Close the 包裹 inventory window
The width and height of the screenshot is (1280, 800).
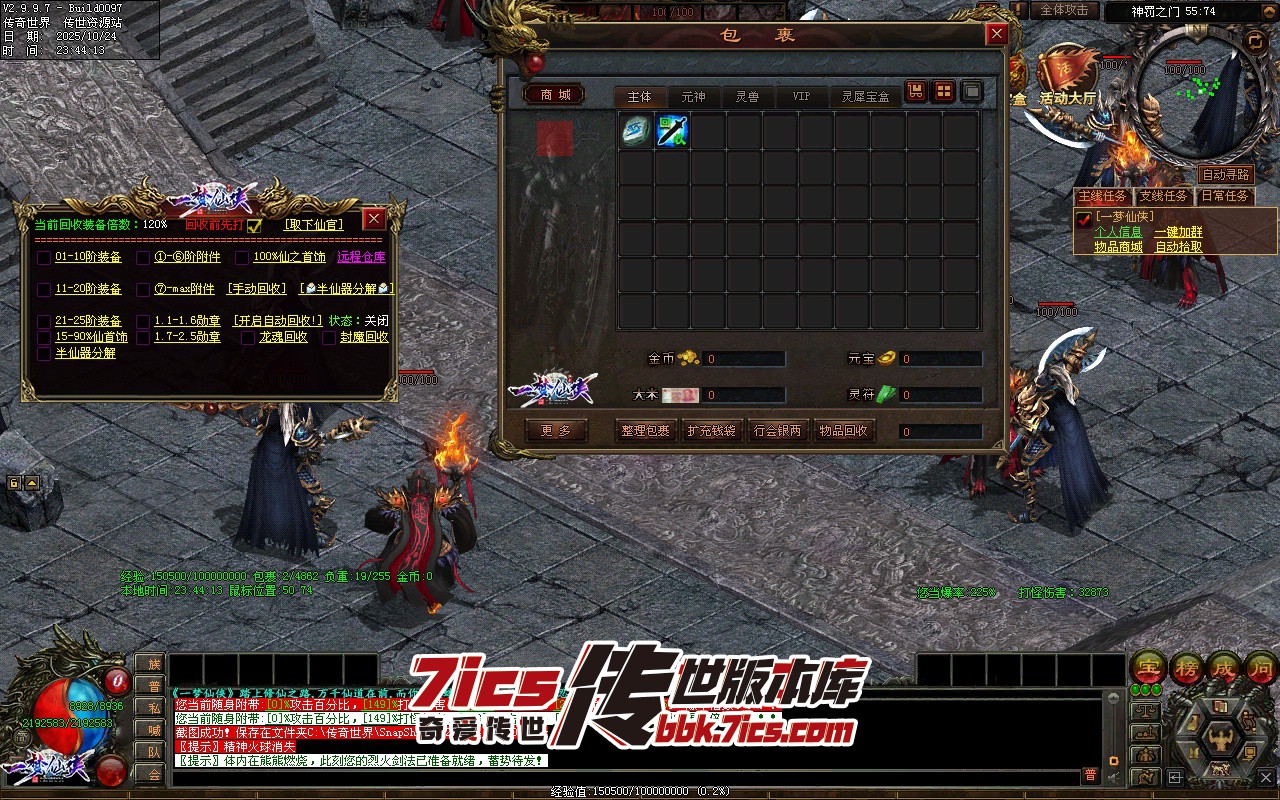(996, 35)
